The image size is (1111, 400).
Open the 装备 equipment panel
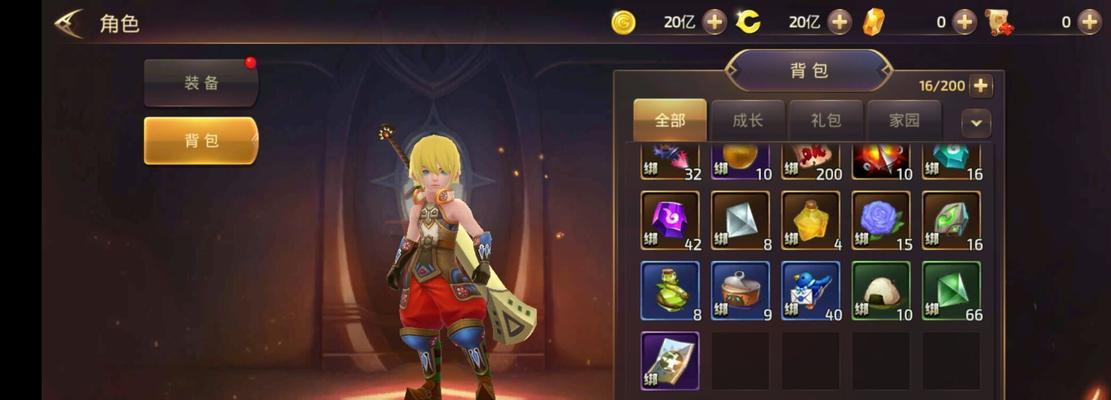[201, 83]
